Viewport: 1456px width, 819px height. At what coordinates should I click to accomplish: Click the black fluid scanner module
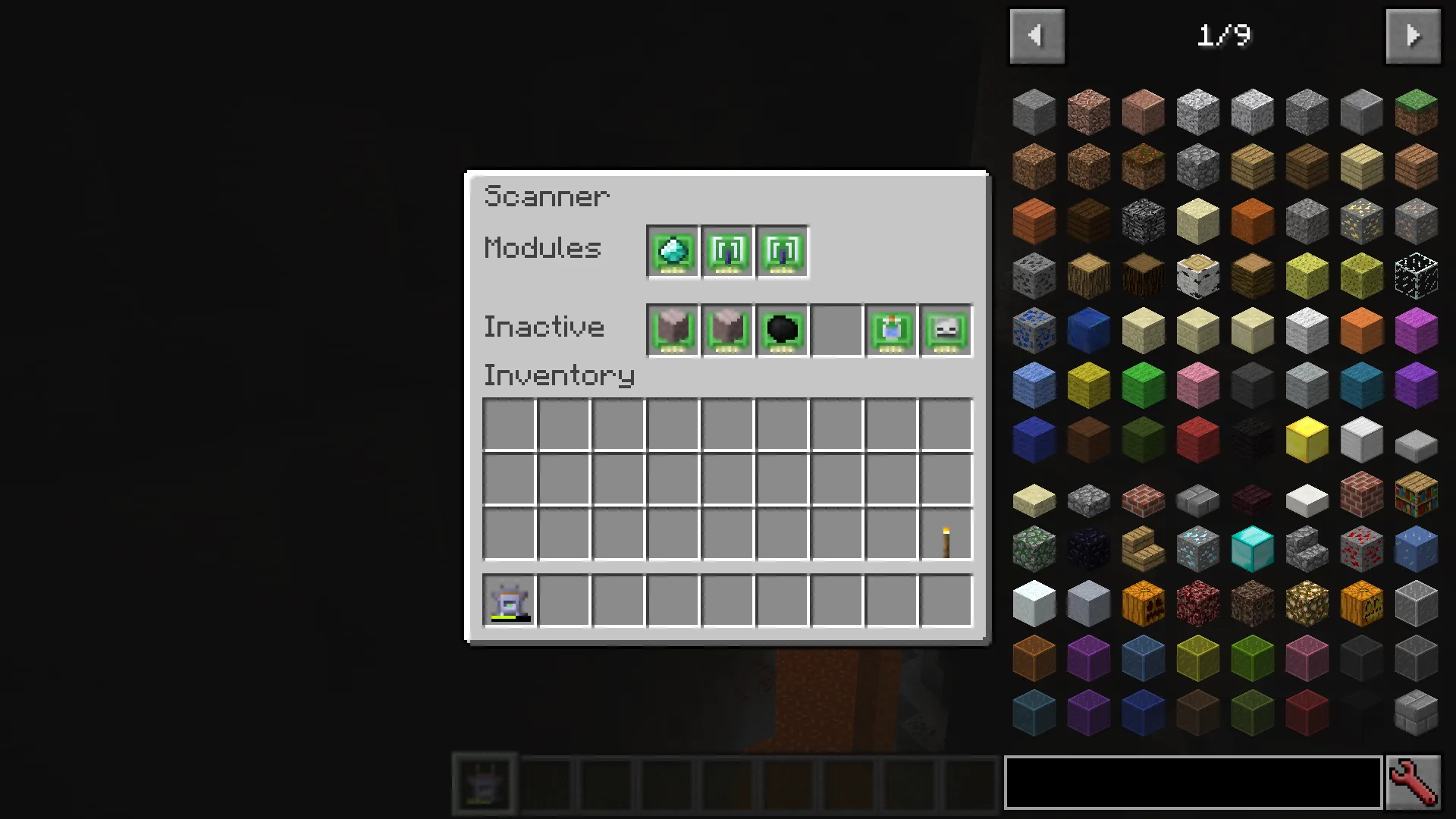click(x=781, y=329)
